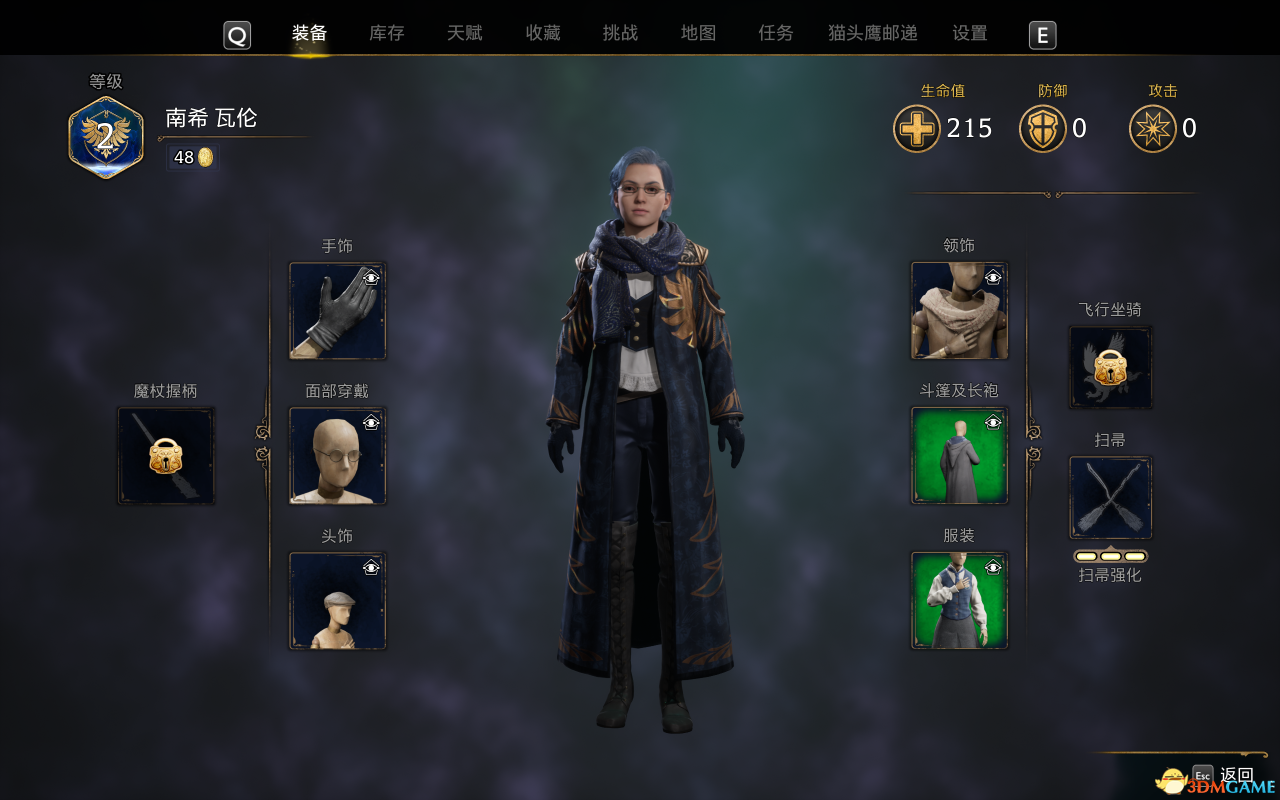Open the 手饰 gloves equipment slot
The image size is (1280, 800).
point(337,311)
